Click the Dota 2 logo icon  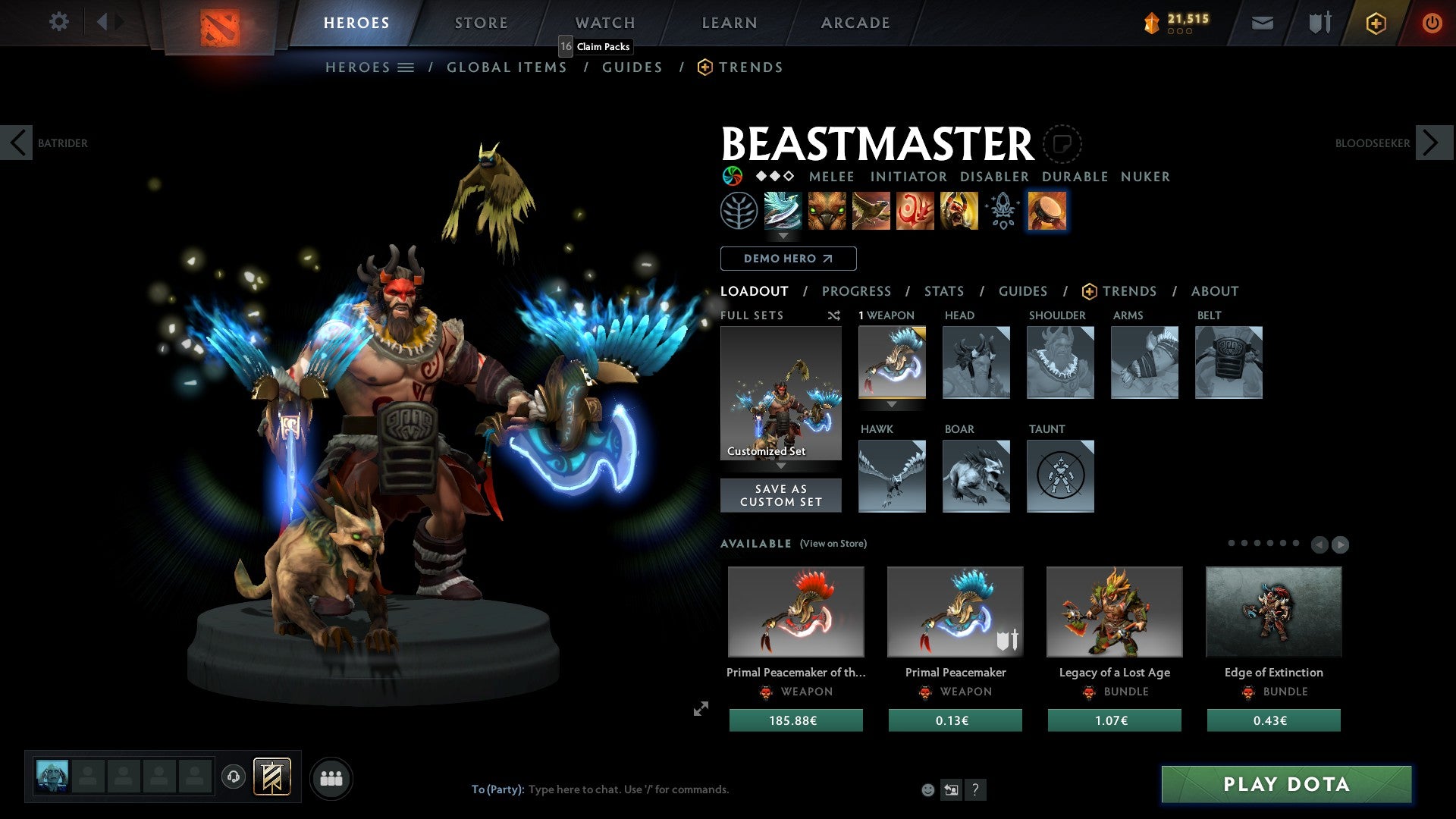click(x=220, y=23)
